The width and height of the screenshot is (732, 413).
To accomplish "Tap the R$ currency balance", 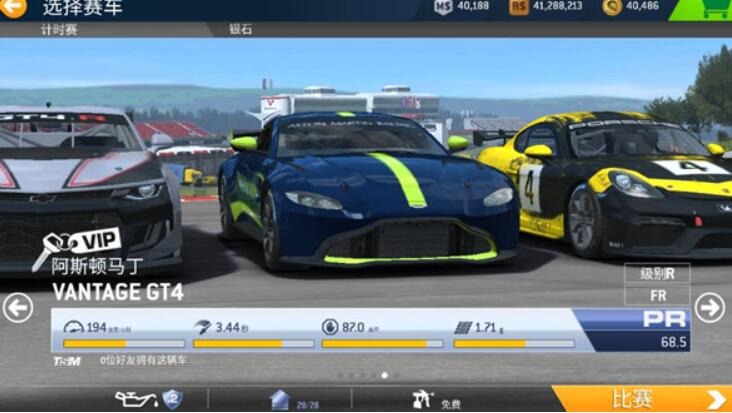I will (547, 7).
